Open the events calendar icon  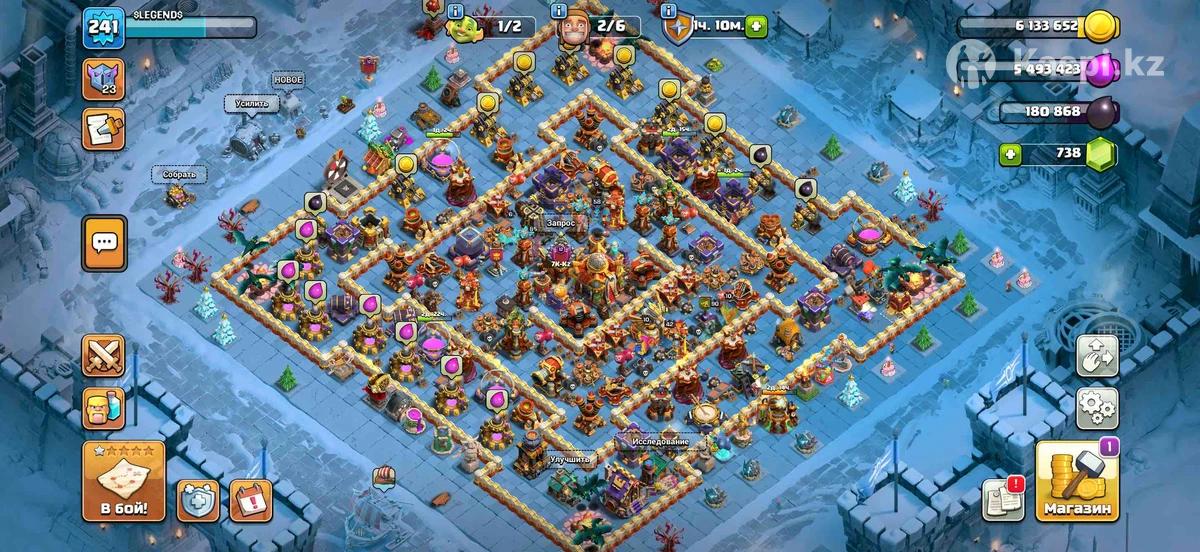[x=250, y=500]
